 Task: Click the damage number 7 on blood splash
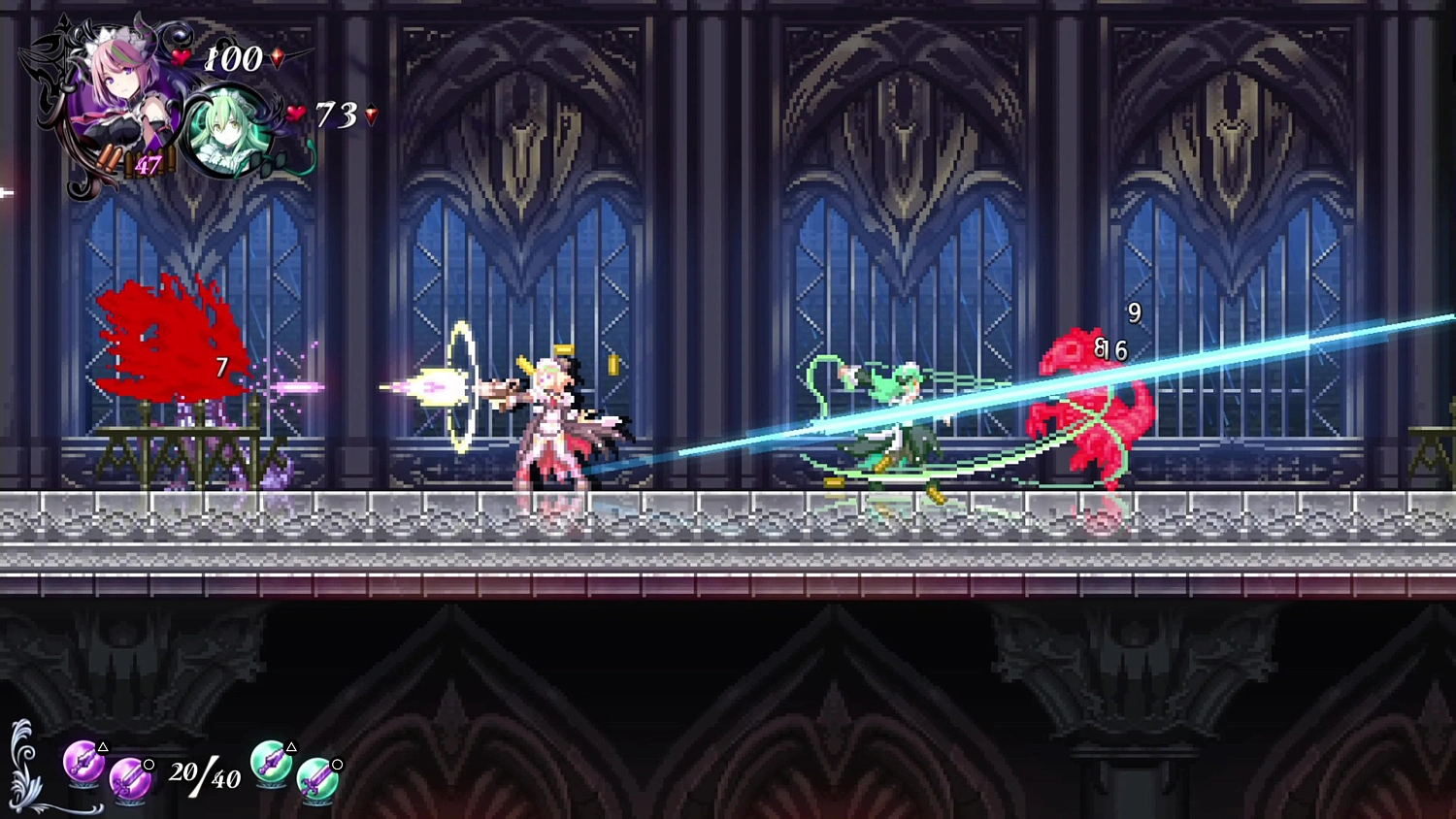[220, 367]
